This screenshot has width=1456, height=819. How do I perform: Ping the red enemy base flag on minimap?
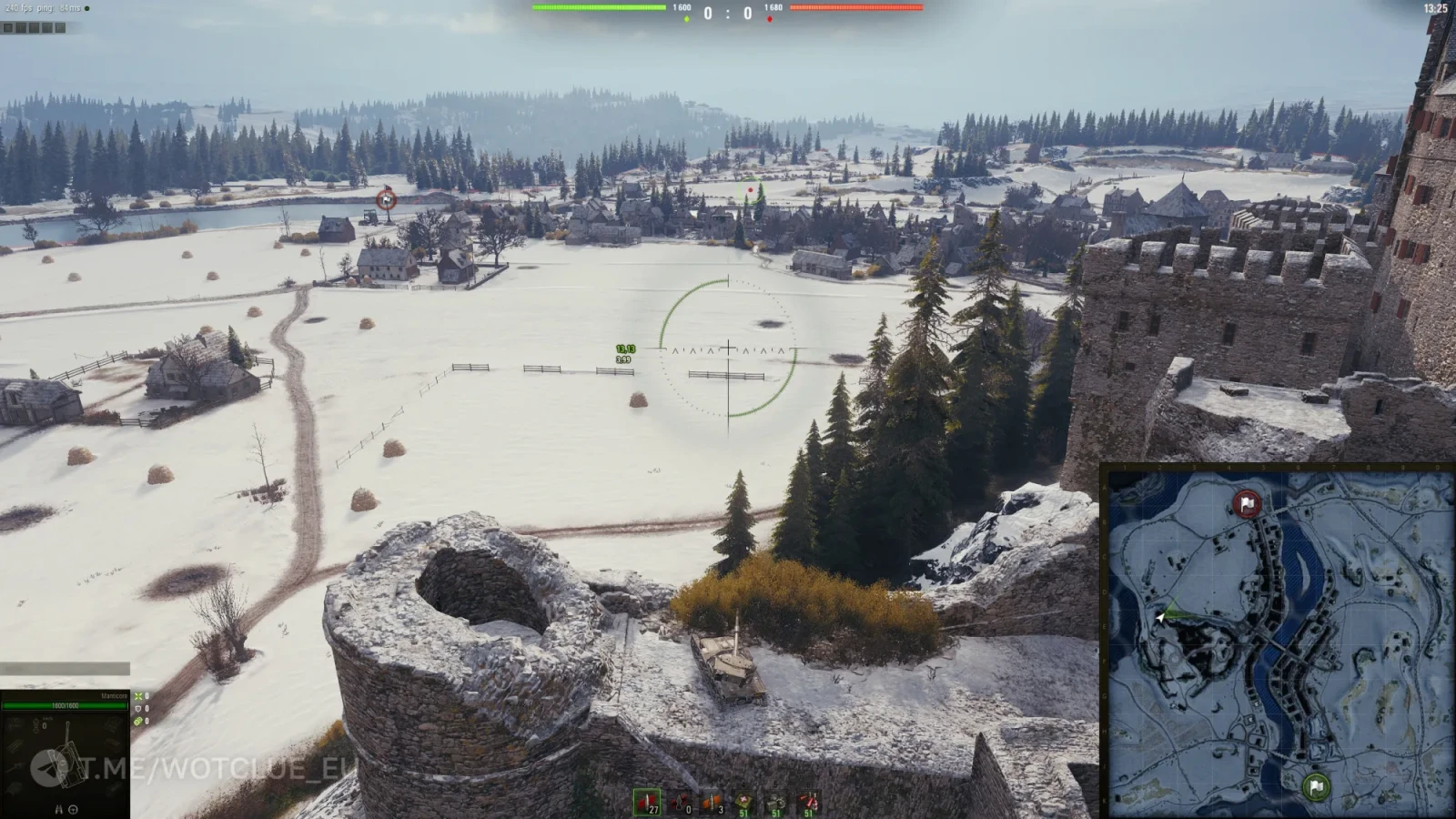(1247, 503)
